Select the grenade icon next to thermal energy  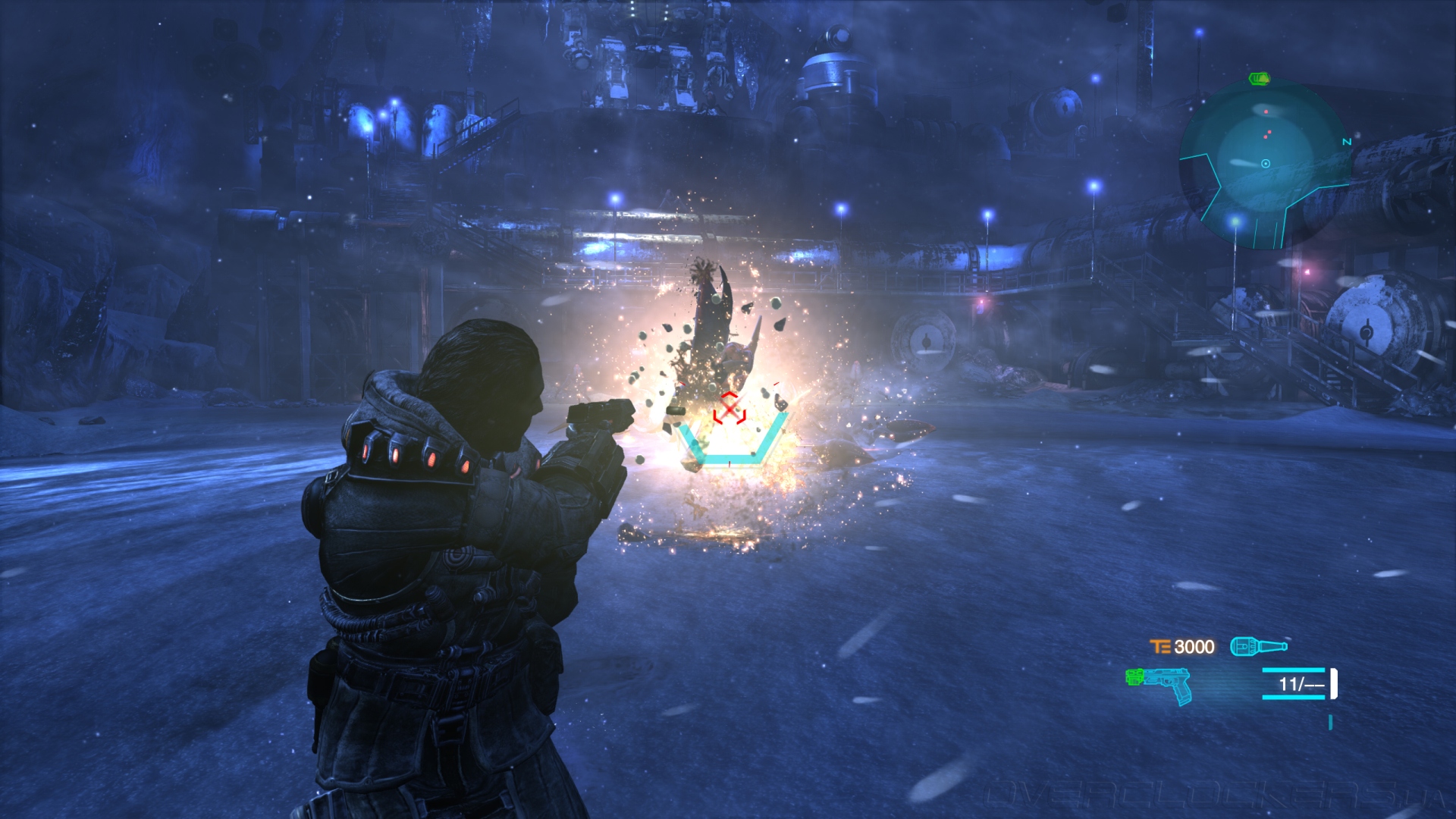pyautogui.click(x=1258, y=646)
